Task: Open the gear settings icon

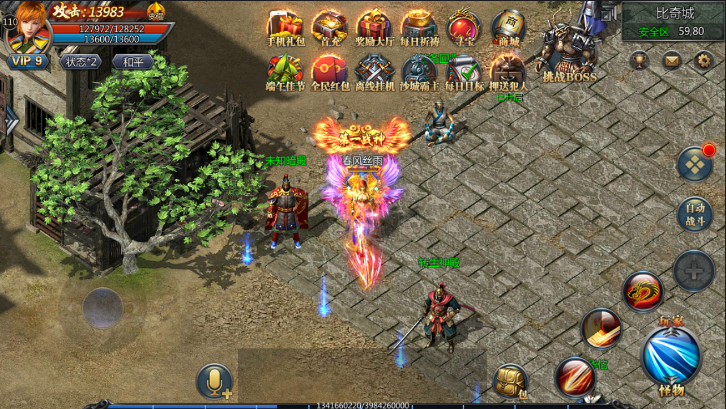Action: [x=702, y=60]
